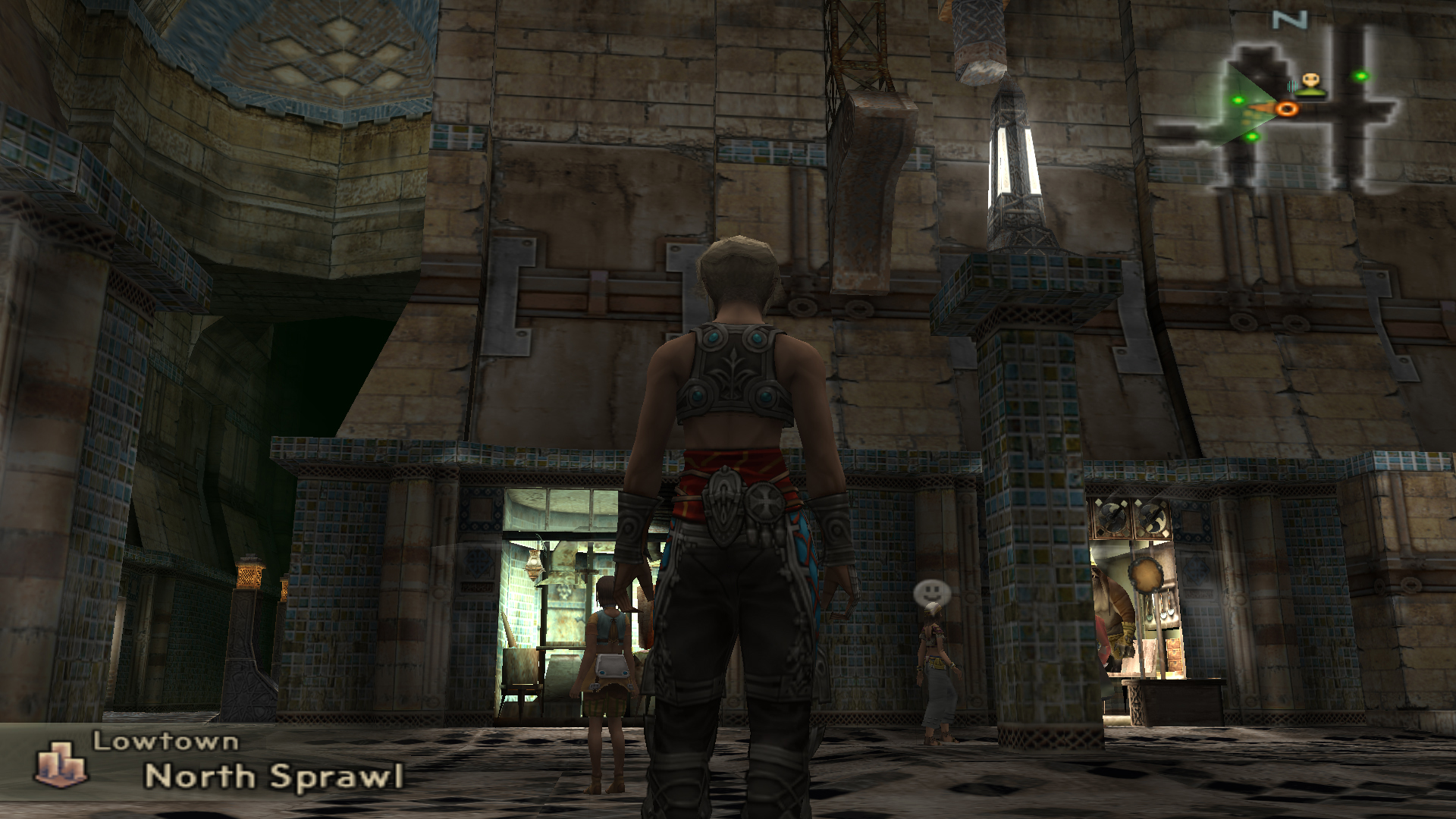The height and width of the screenshot is (819, 1456).
Task: Click the orange player marker on minimap
Action: (1285, 109)
